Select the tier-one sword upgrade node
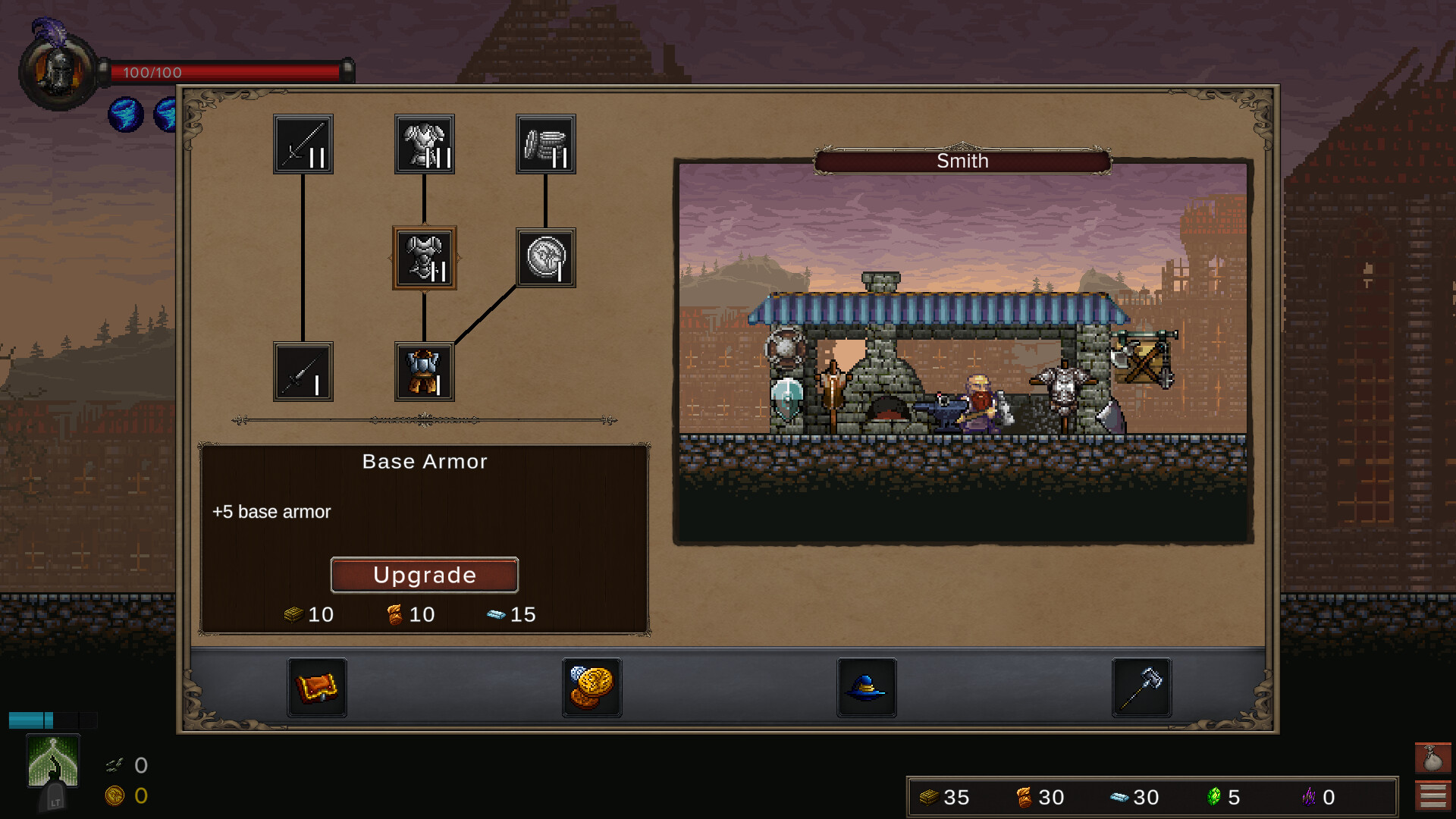The height and width of the screenshot is (819, 1456). click(303, 372)
